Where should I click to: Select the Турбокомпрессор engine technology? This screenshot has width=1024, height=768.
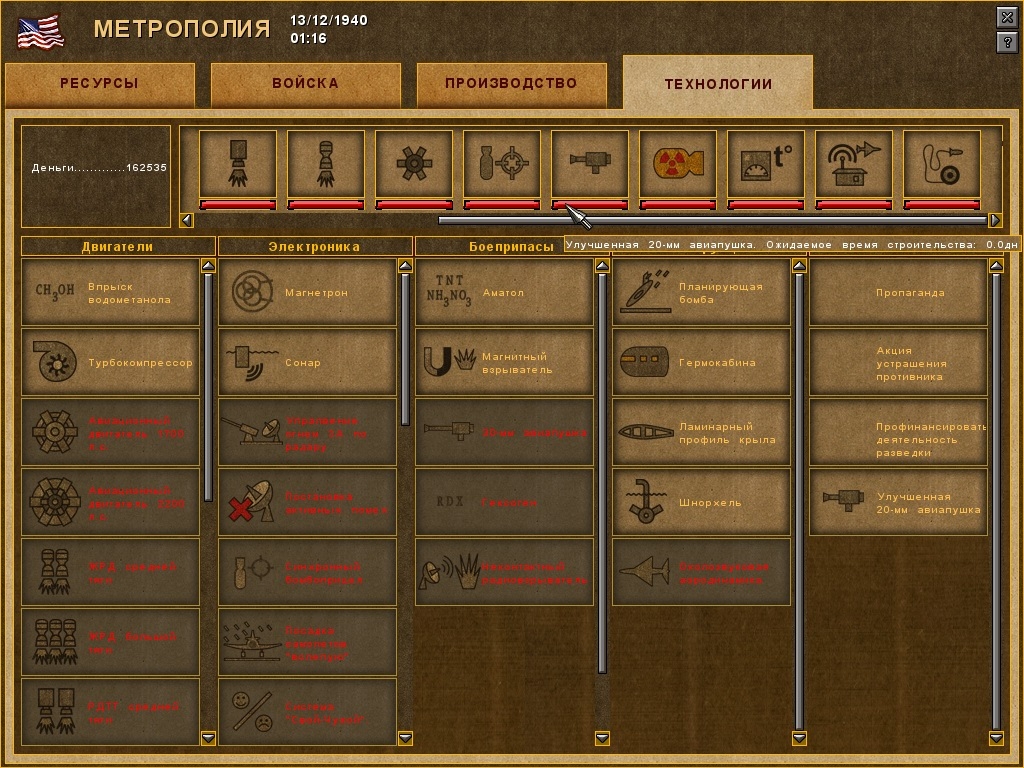110,363
